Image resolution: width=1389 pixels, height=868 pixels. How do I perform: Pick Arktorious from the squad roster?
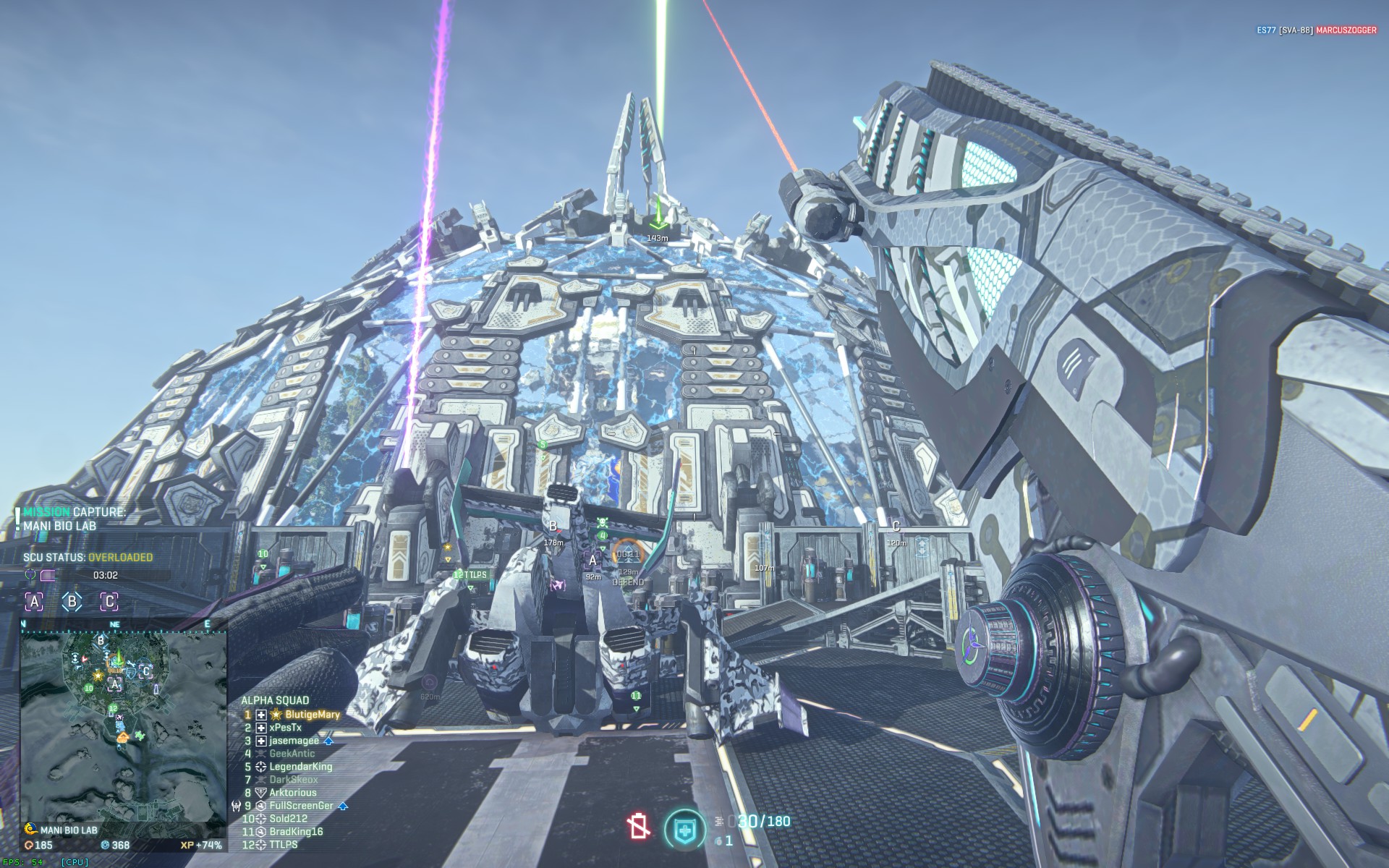(x=292, y=793)
